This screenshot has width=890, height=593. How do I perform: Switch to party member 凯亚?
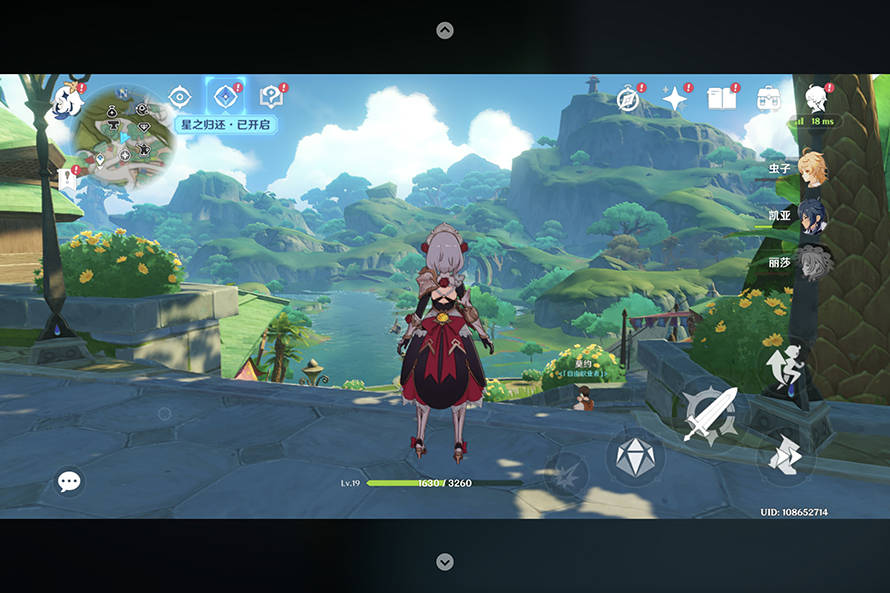811,216
